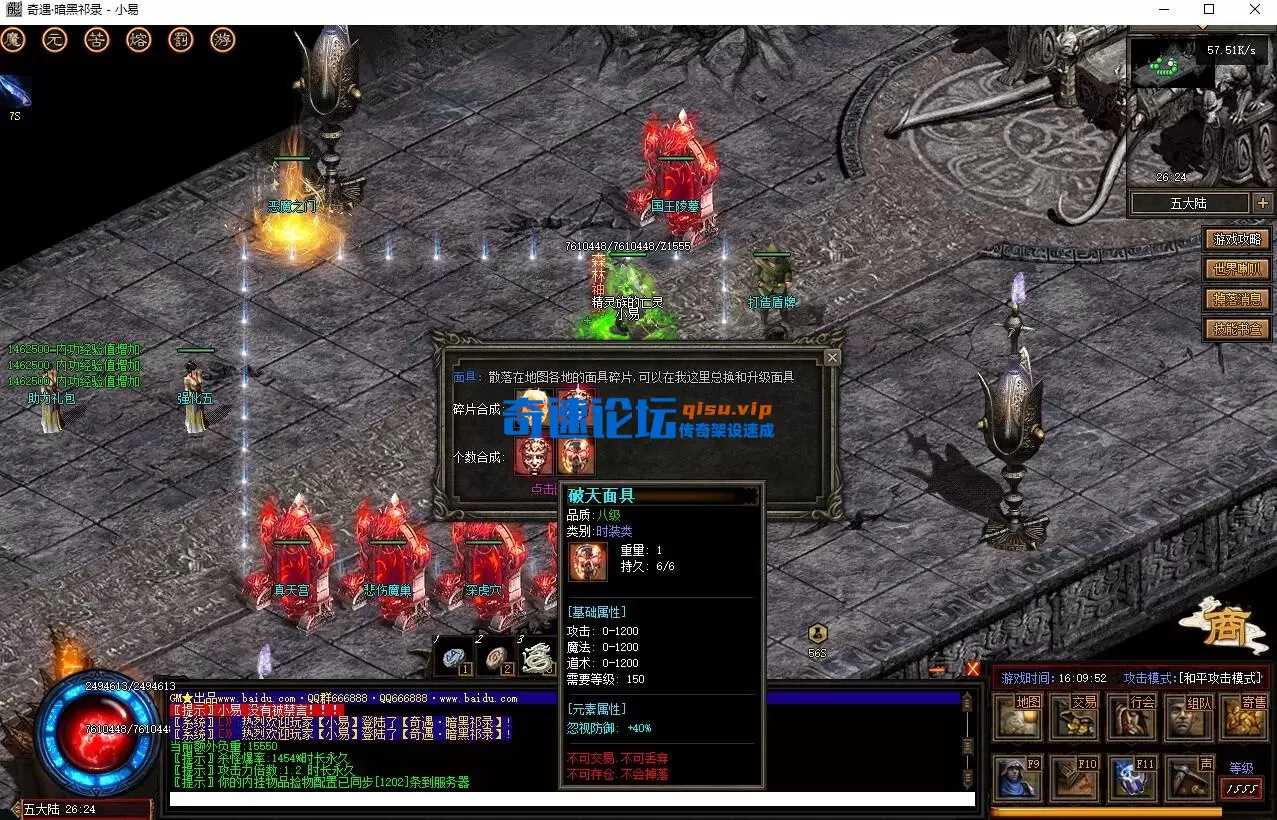Open the 世界喇叭 world horn
This screenshot has width=1277, height=820.
[1239, 269]
